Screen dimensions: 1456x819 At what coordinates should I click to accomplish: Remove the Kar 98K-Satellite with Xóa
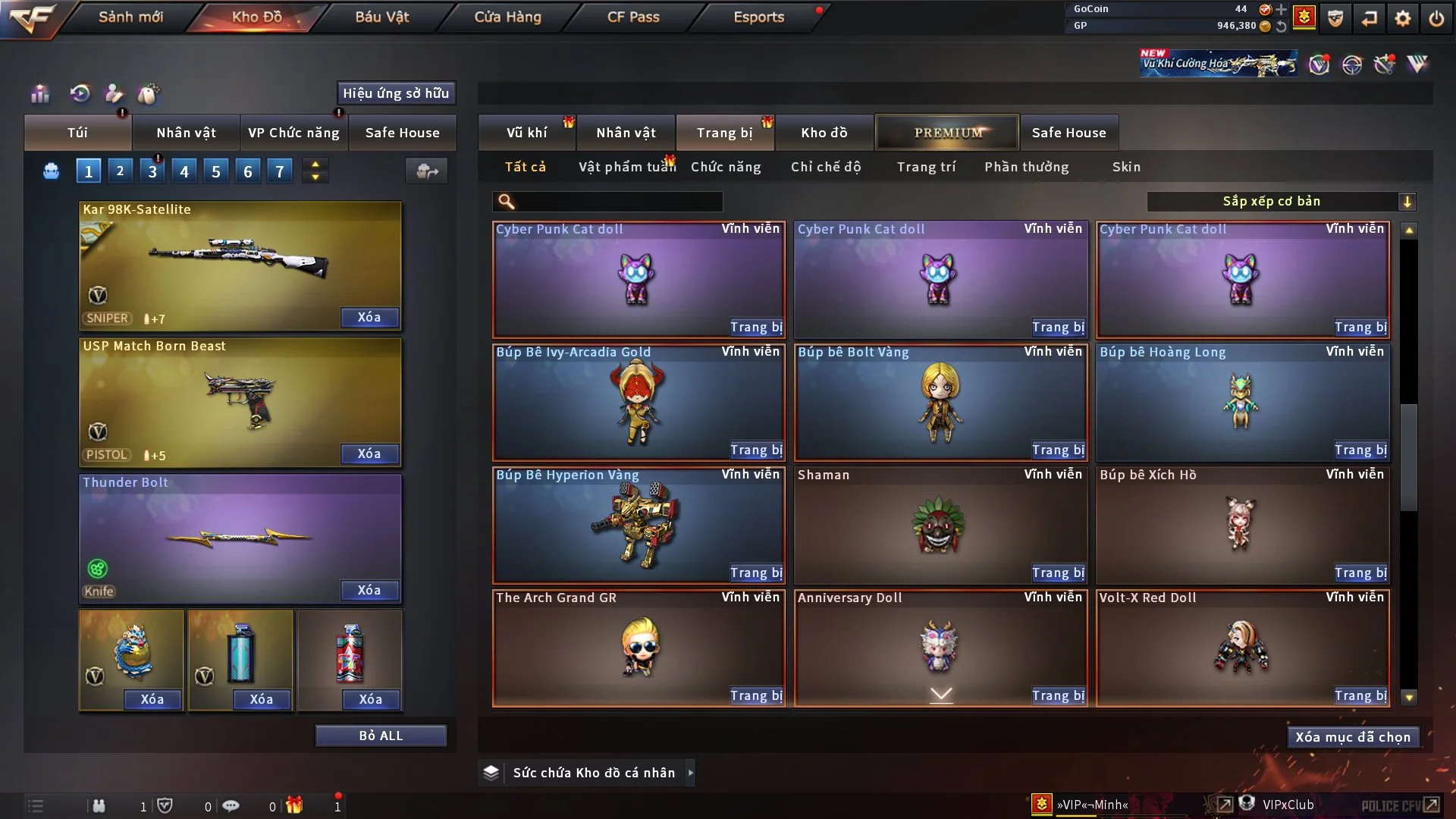point(369,318)
